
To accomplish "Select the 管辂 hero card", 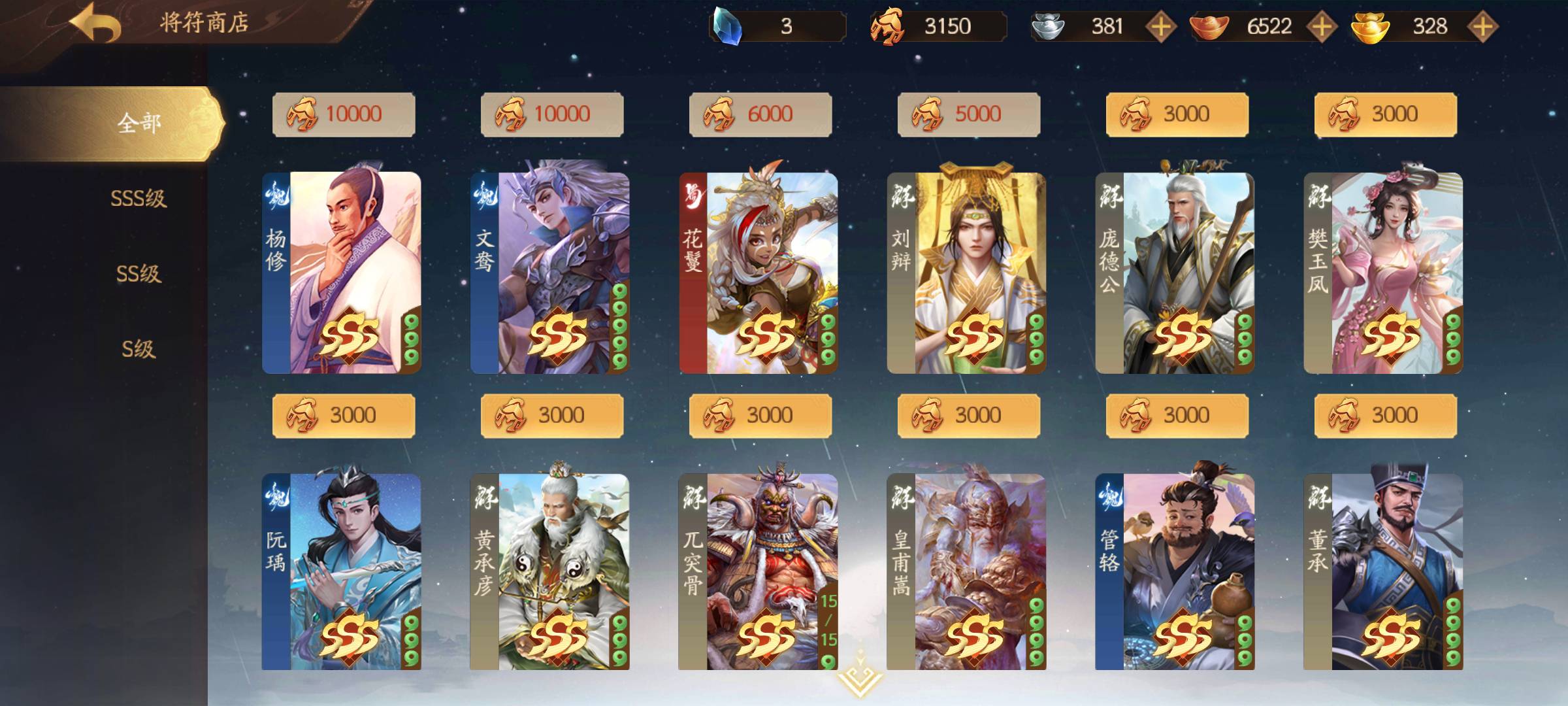I will pyautogui.click(x=1175, y=572).
